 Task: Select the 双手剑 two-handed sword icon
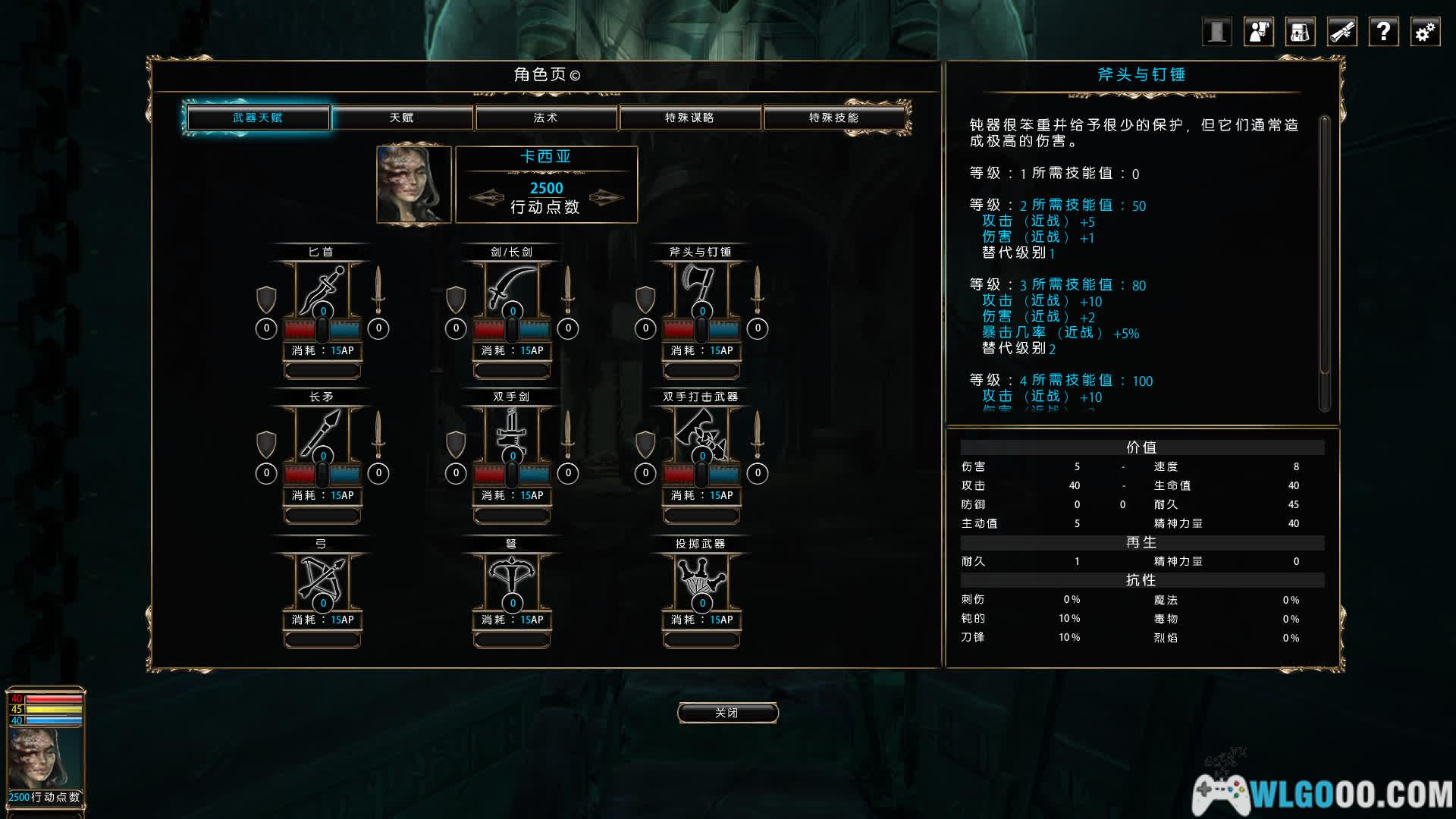[x=512, y=433]
